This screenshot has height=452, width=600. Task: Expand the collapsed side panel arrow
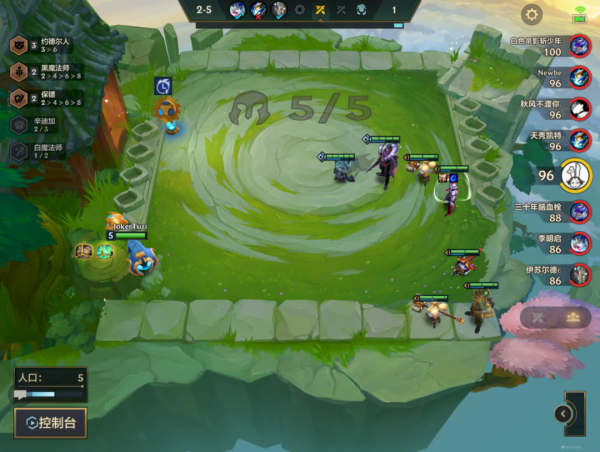[x=563, y=413]
